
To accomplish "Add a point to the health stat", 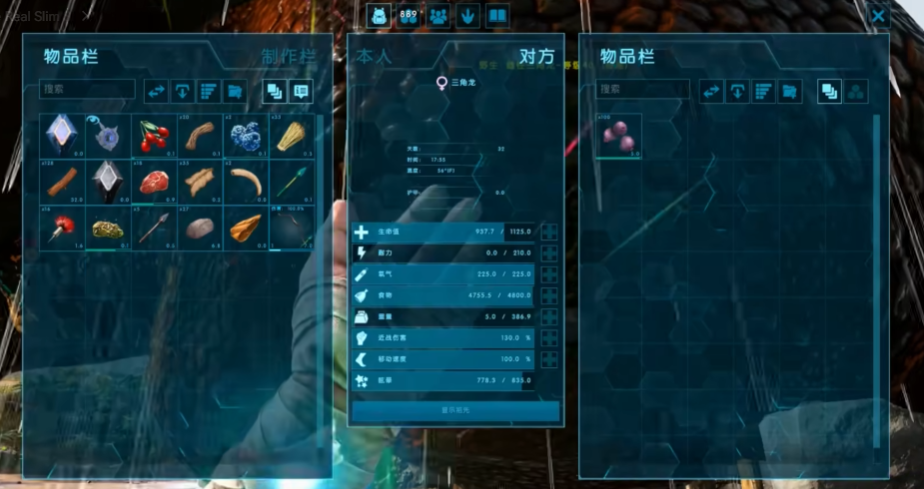I will pos(549,232).
